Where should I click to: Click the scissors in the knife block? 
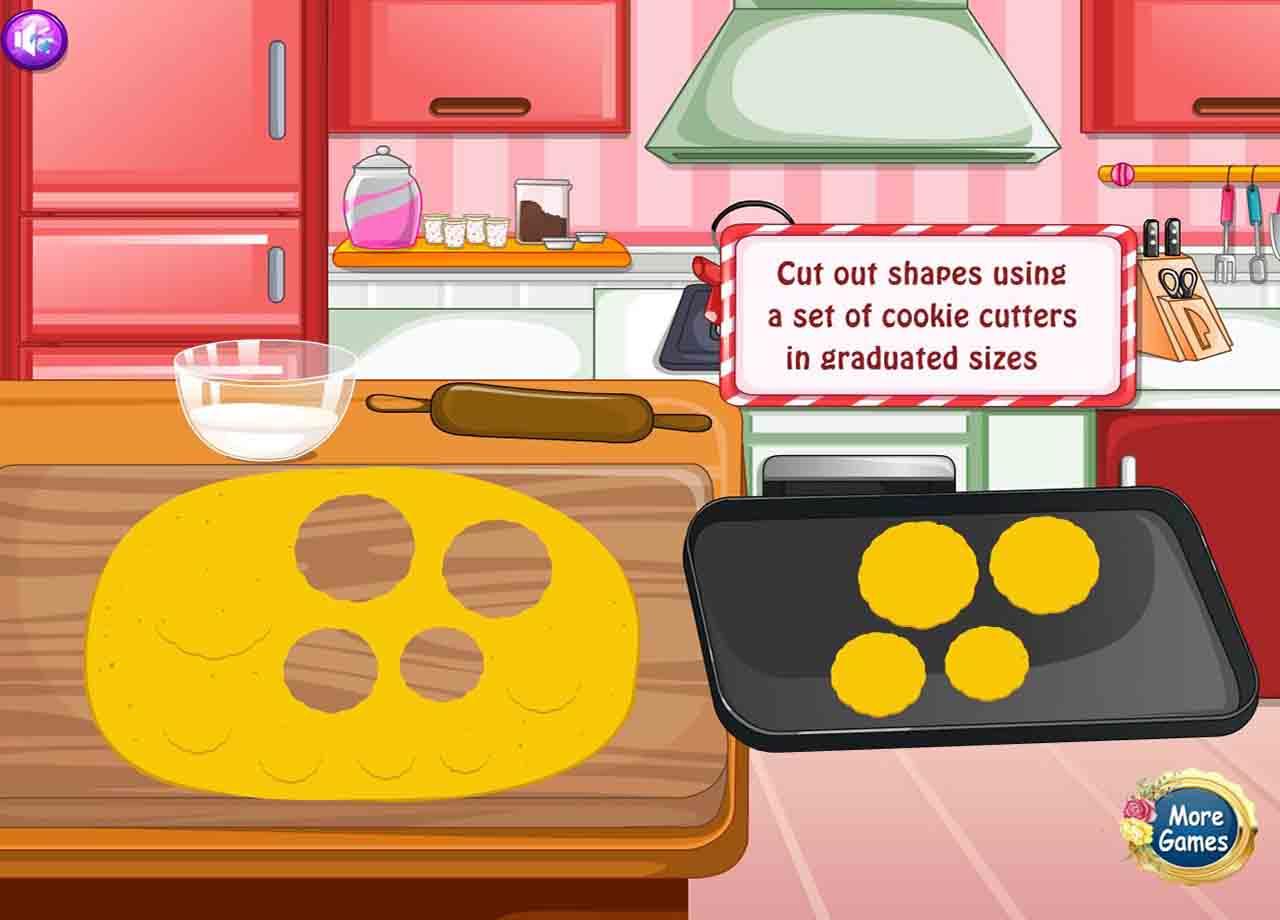click(x=1180, y=283)
